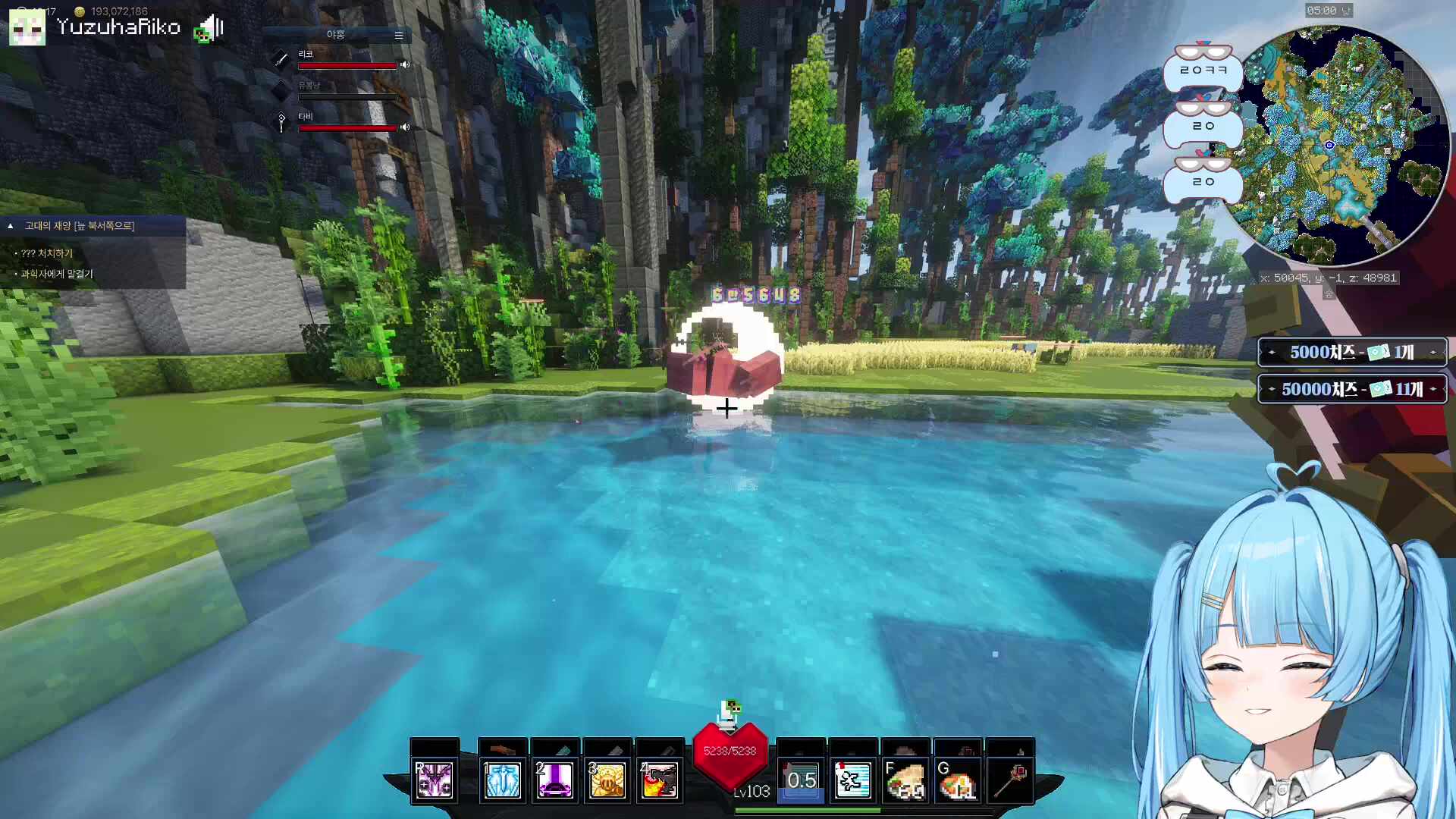
Task: Select the slot showing 0.5 cooldown
Action: pyautogui.click(x=802, y=780)
